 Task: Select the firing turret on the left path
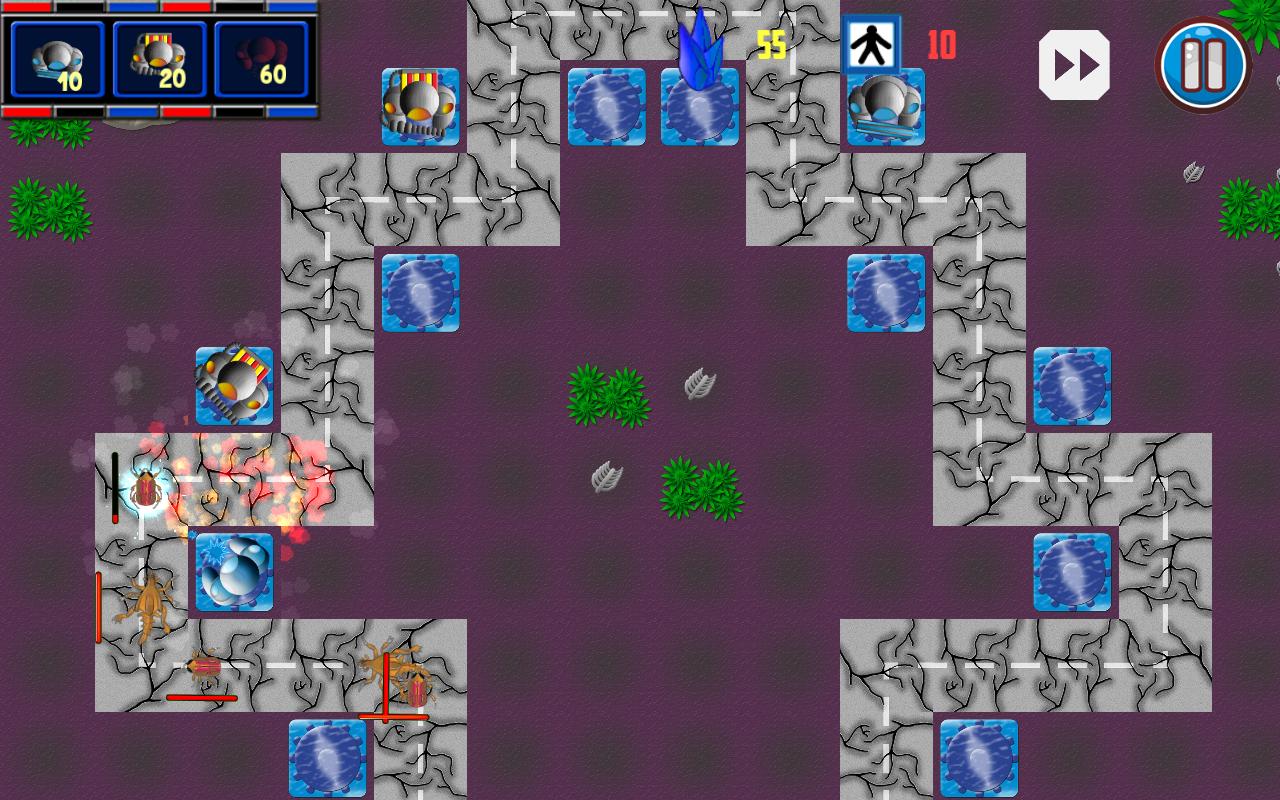(232, 383)
